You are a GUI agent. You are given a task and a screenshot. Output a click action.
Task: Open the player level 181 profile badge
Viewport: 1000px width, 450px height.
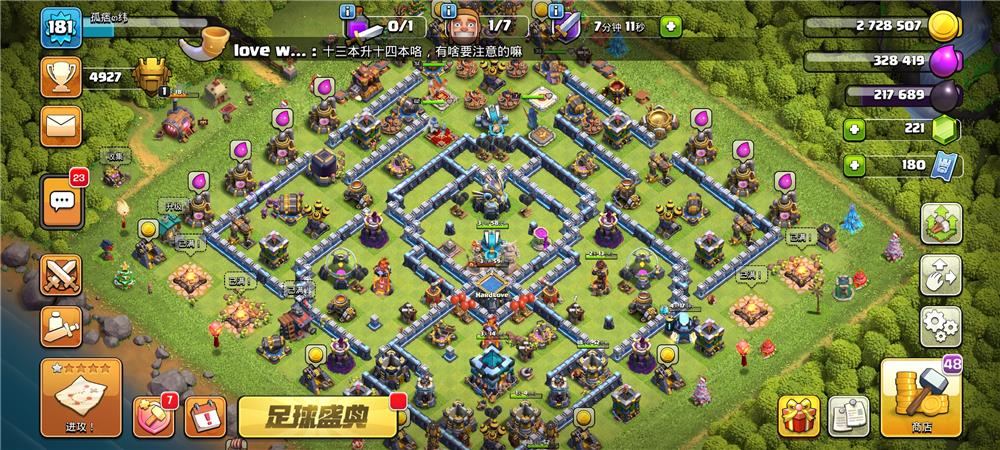pyautogui.click(x=60, y=28)
